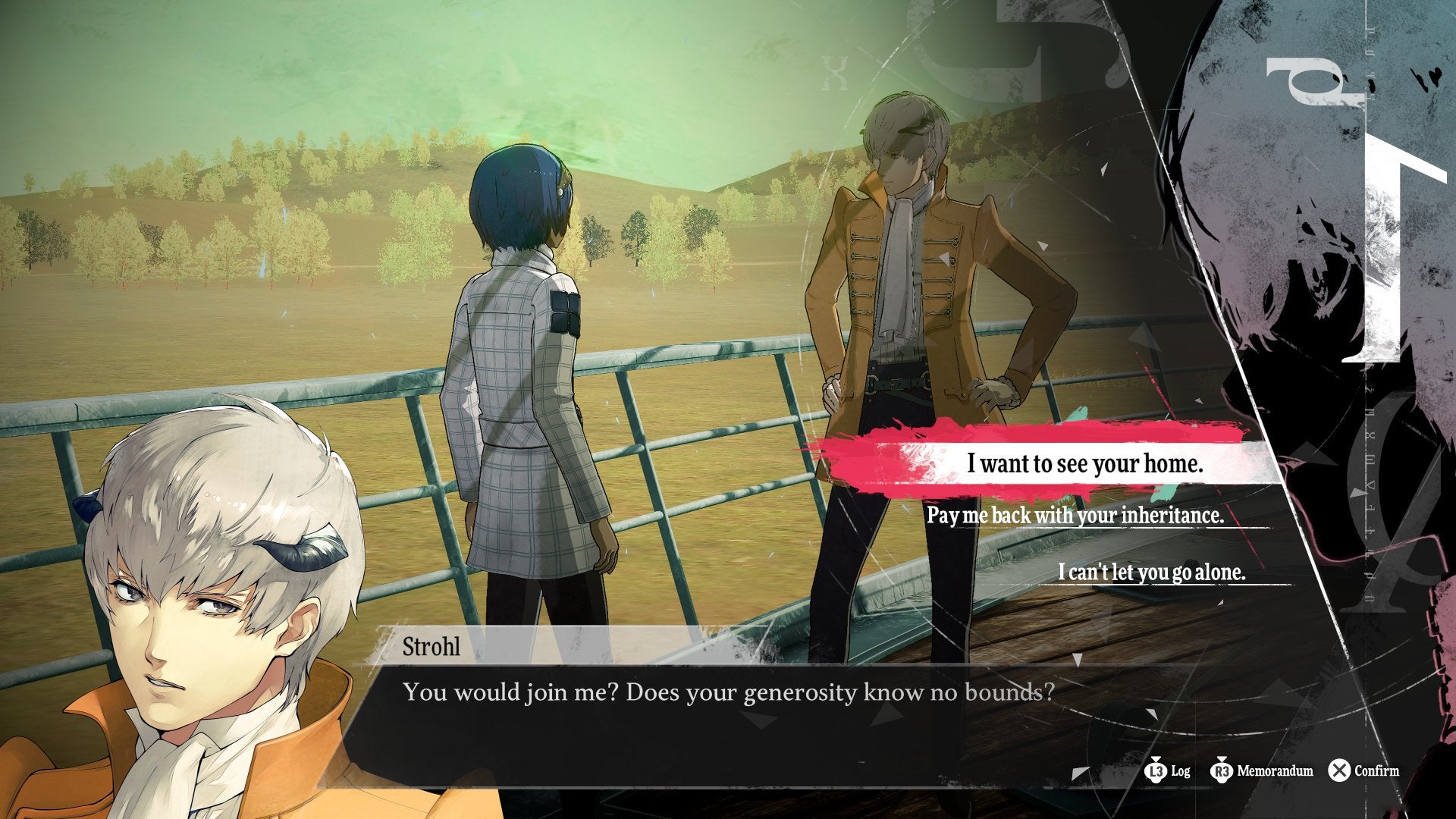Click the R3 stick icon for Memorandum
1456x819 pixels.
pos(1223,771)
